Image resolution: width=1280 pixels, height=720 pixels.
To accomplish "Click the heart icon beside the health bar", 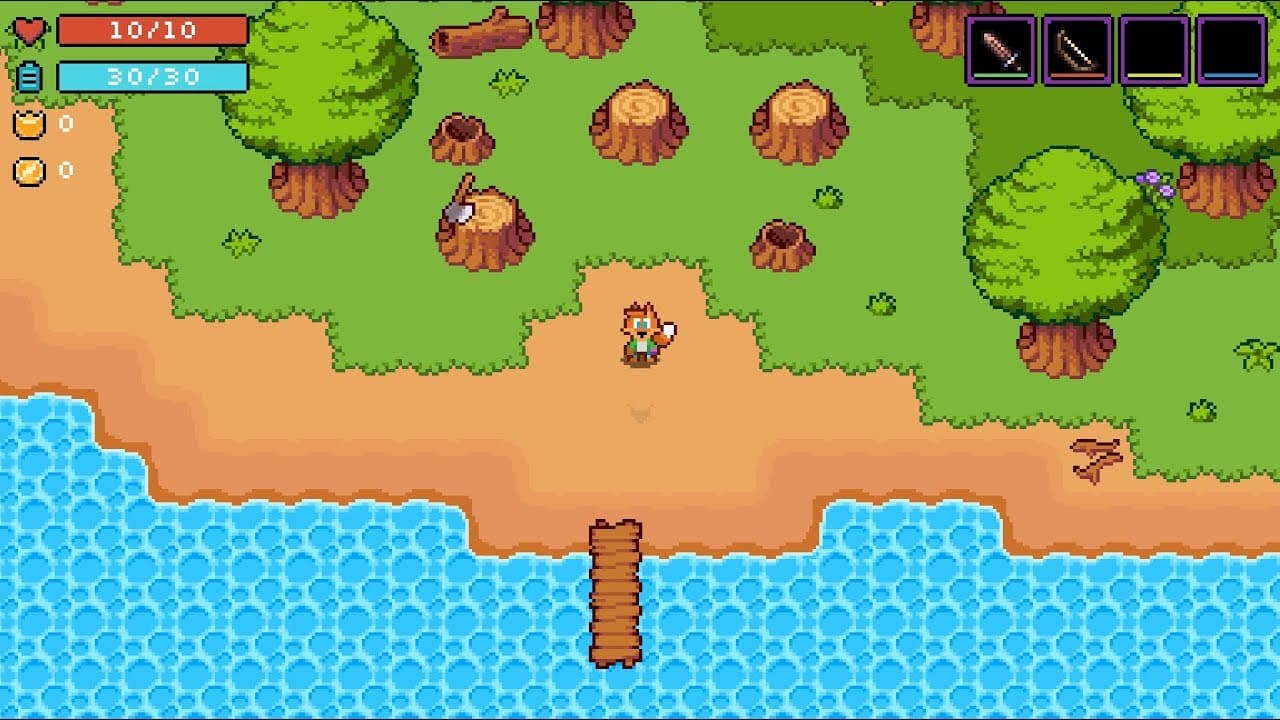I will [x=27, y=28].
